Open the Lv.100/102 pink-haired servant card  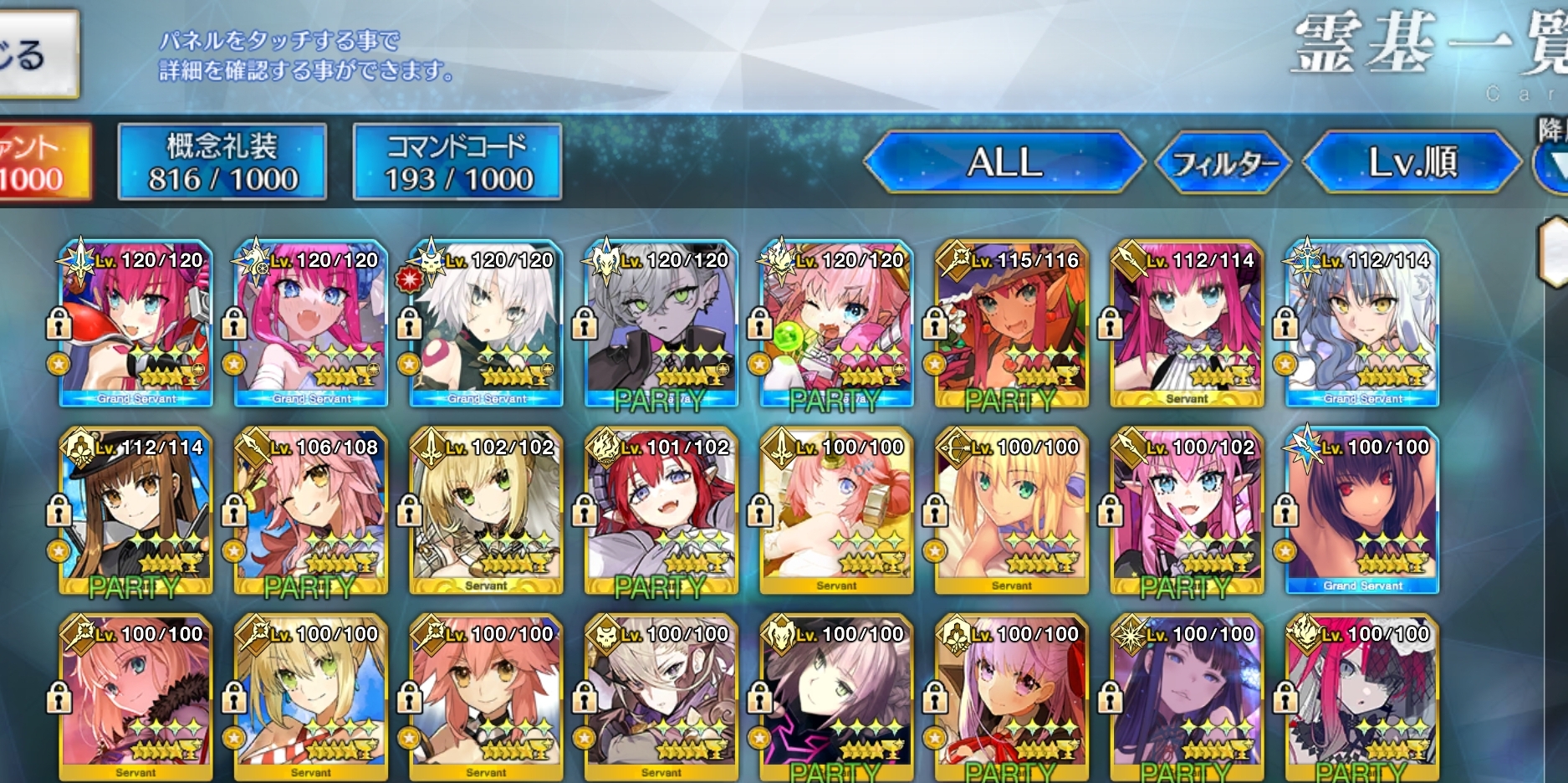[x=1187, y=512]
